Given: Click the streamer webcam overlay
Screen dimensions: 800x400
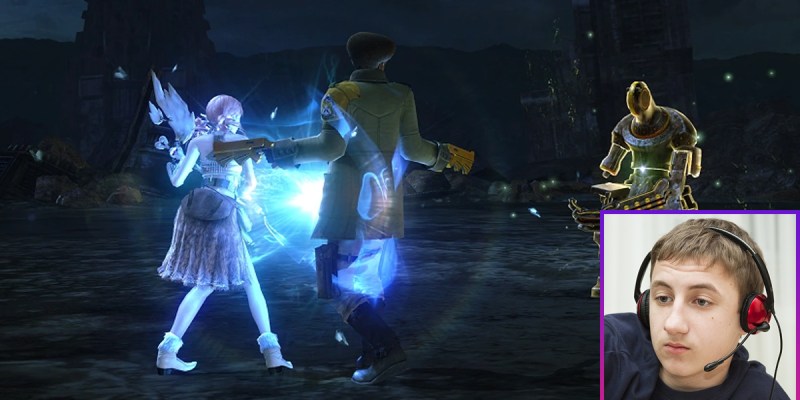Looking at the screenshot, I should click(x=699, y=306).
